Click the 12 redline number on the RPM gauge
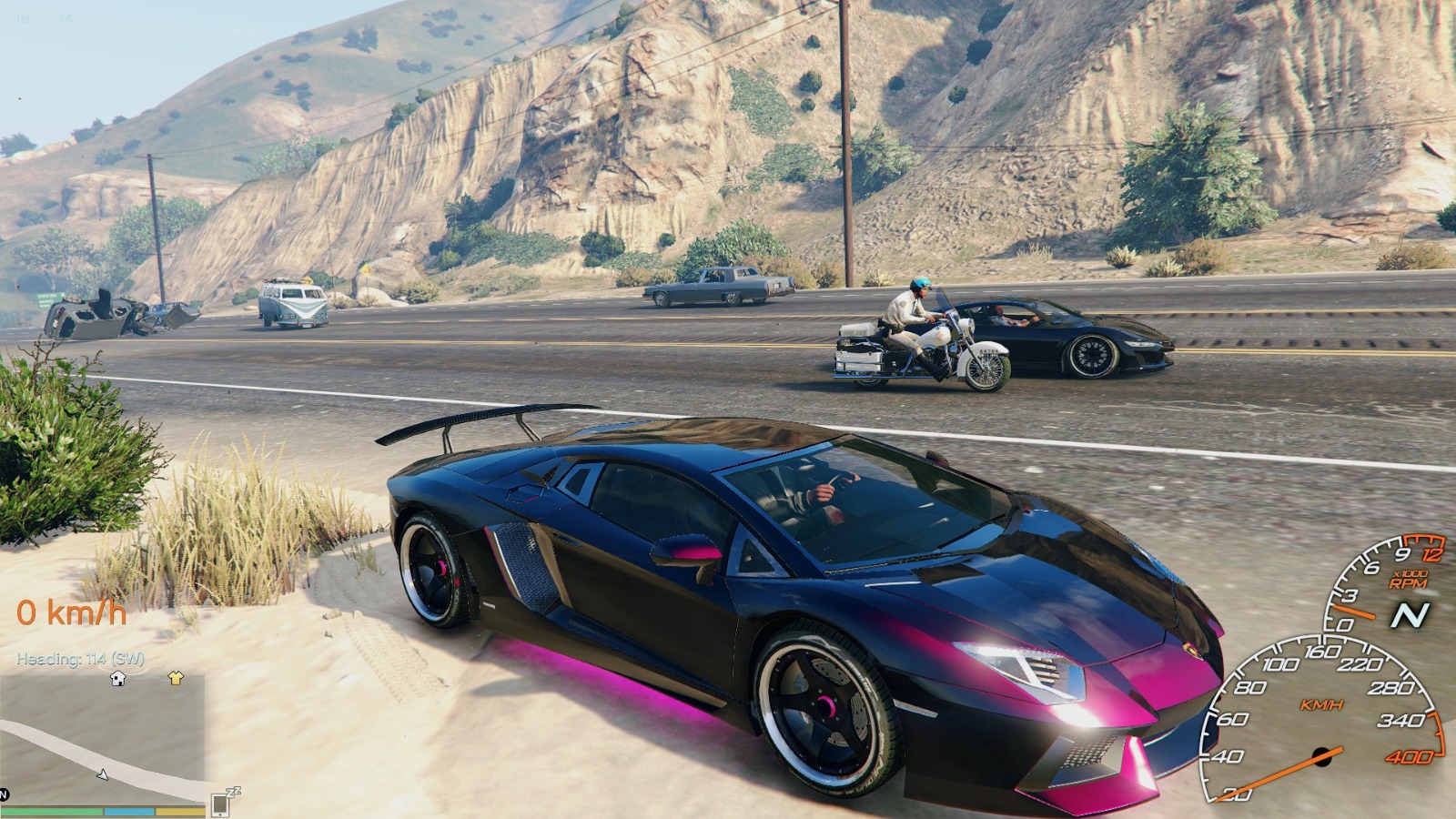The width and height of the screenshot is (1456, 819). click(x=1431, y=555)
